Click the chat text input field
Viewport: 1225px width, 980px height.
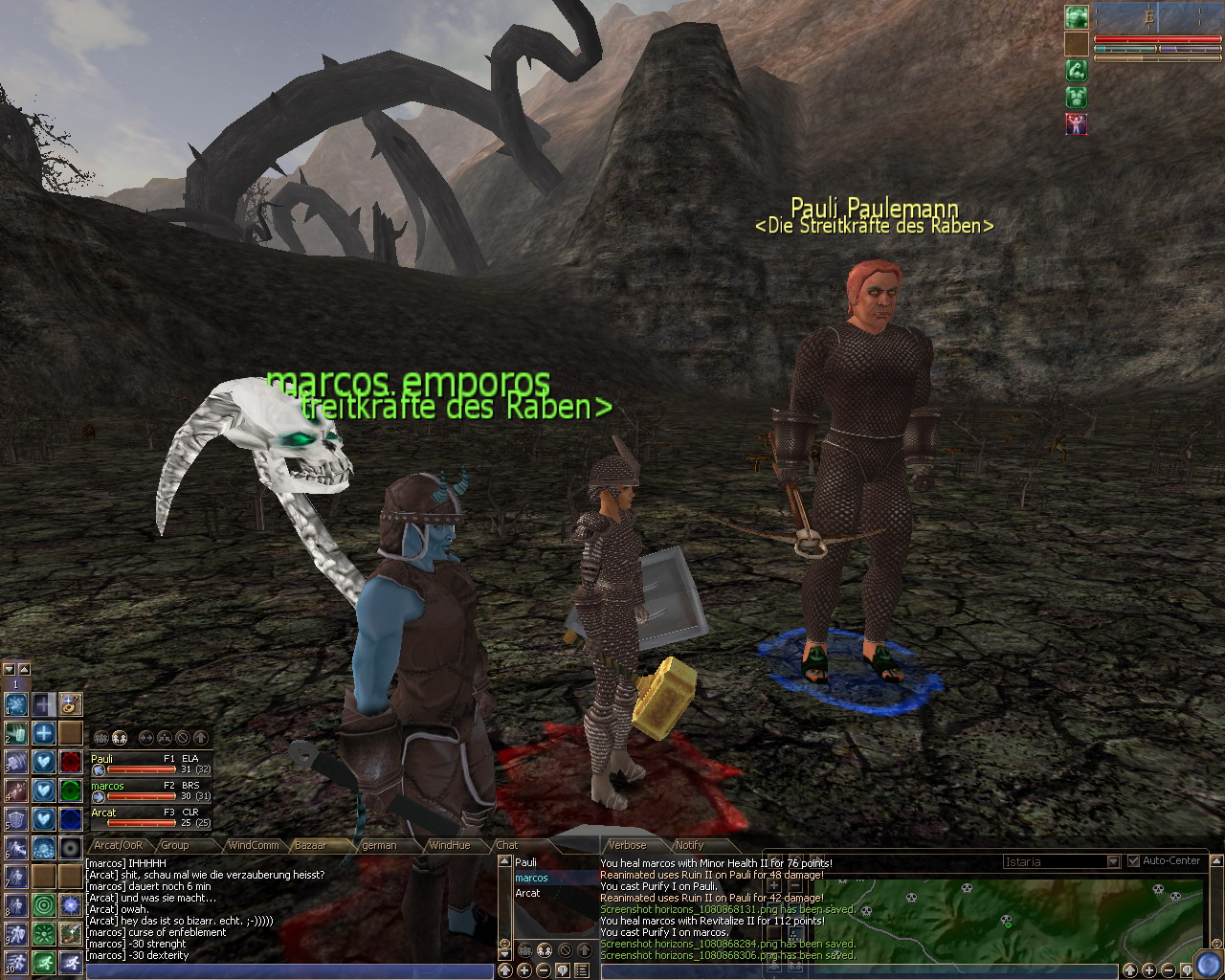[x=287, y=971]
